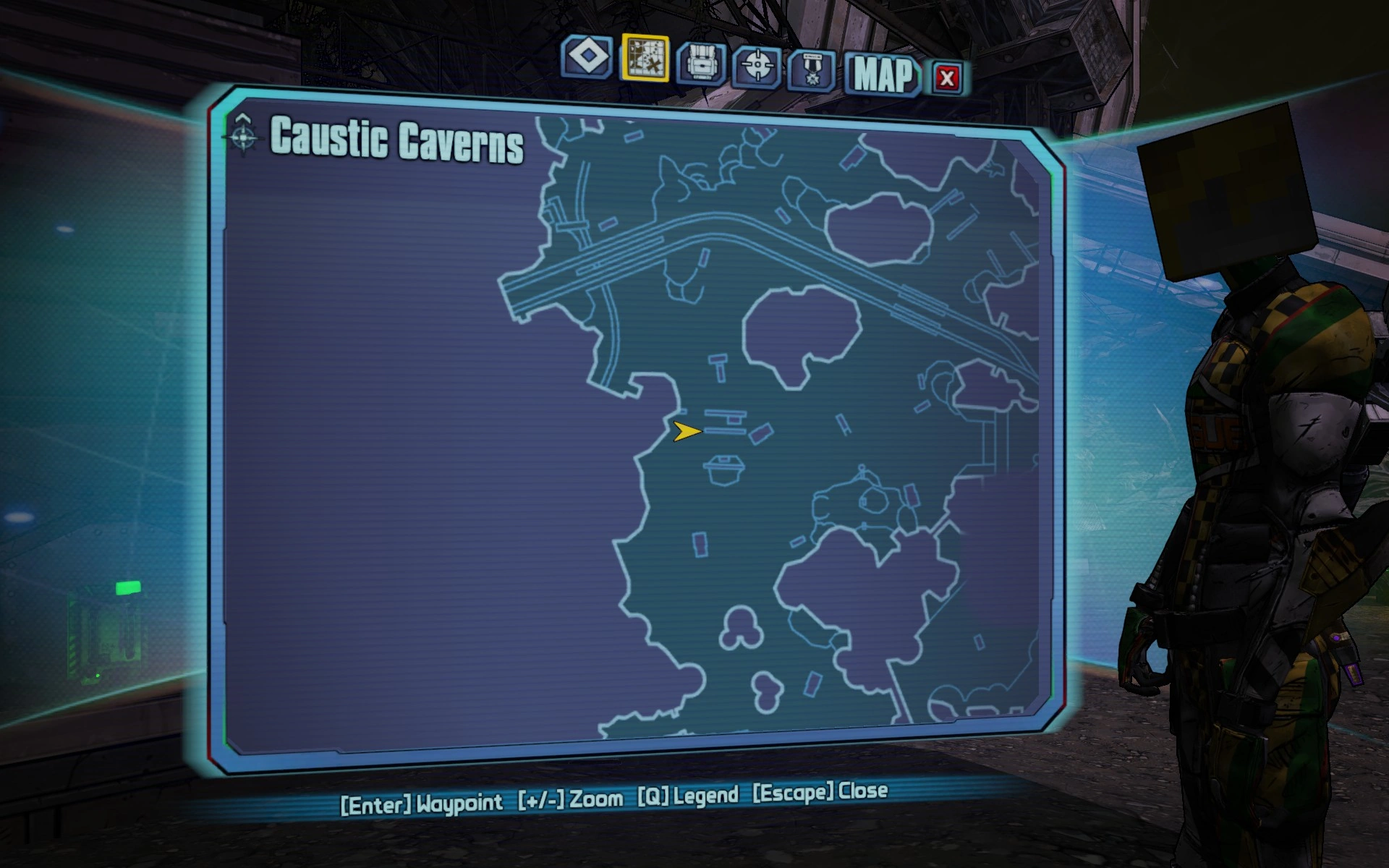Open the Inventory backpack icon
Screen dimensions: 1389x868
coord(702,64)
